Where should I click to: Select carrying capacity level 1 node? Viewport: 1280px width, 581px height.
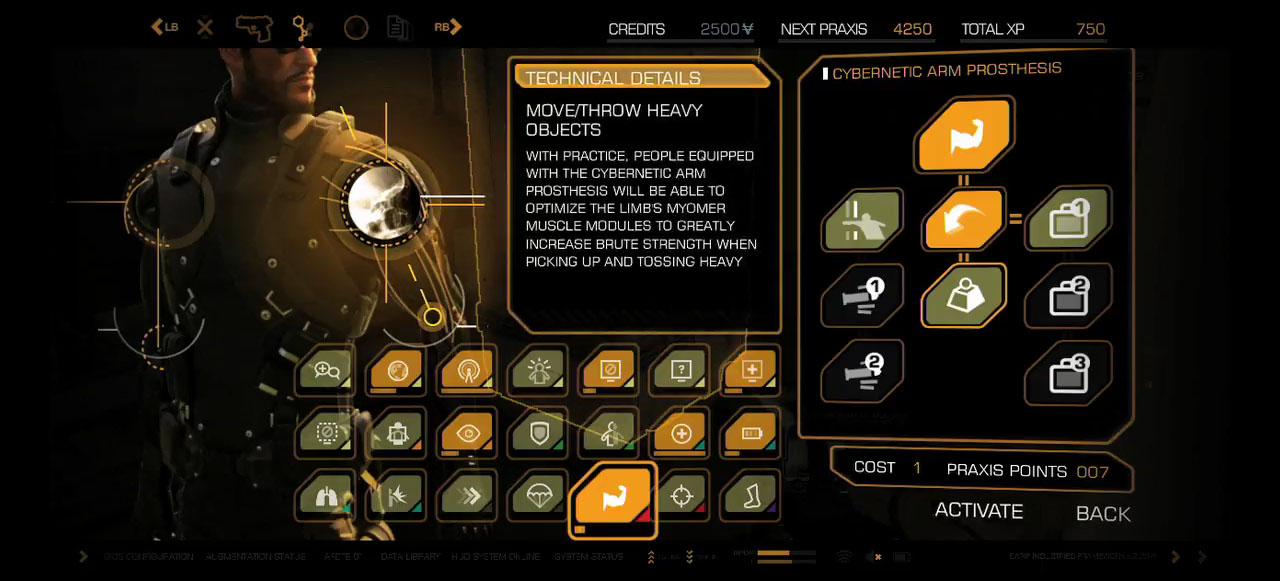[x=1068, y=219]
